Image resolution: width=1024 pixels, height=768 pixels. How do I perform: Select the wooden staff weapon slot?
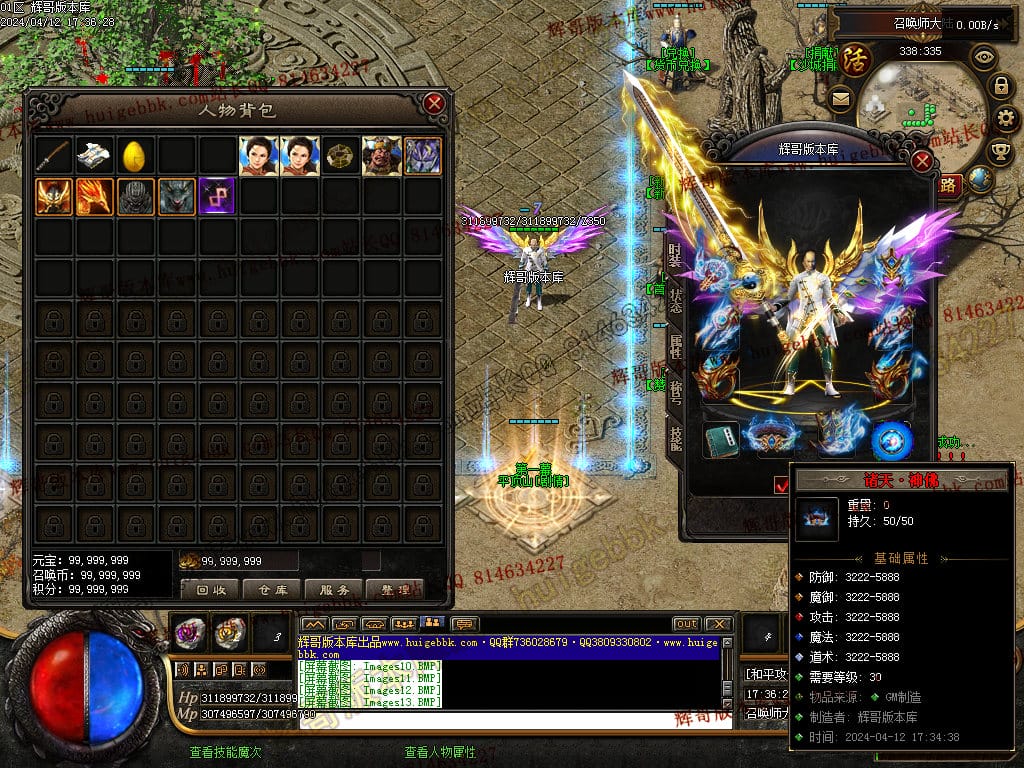(x=53, y=156)
